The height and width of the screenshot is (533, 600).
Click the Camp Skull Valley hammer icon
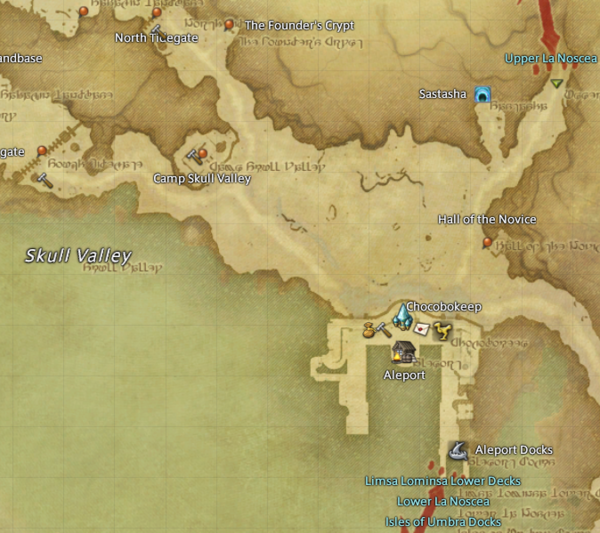(192, 156)
